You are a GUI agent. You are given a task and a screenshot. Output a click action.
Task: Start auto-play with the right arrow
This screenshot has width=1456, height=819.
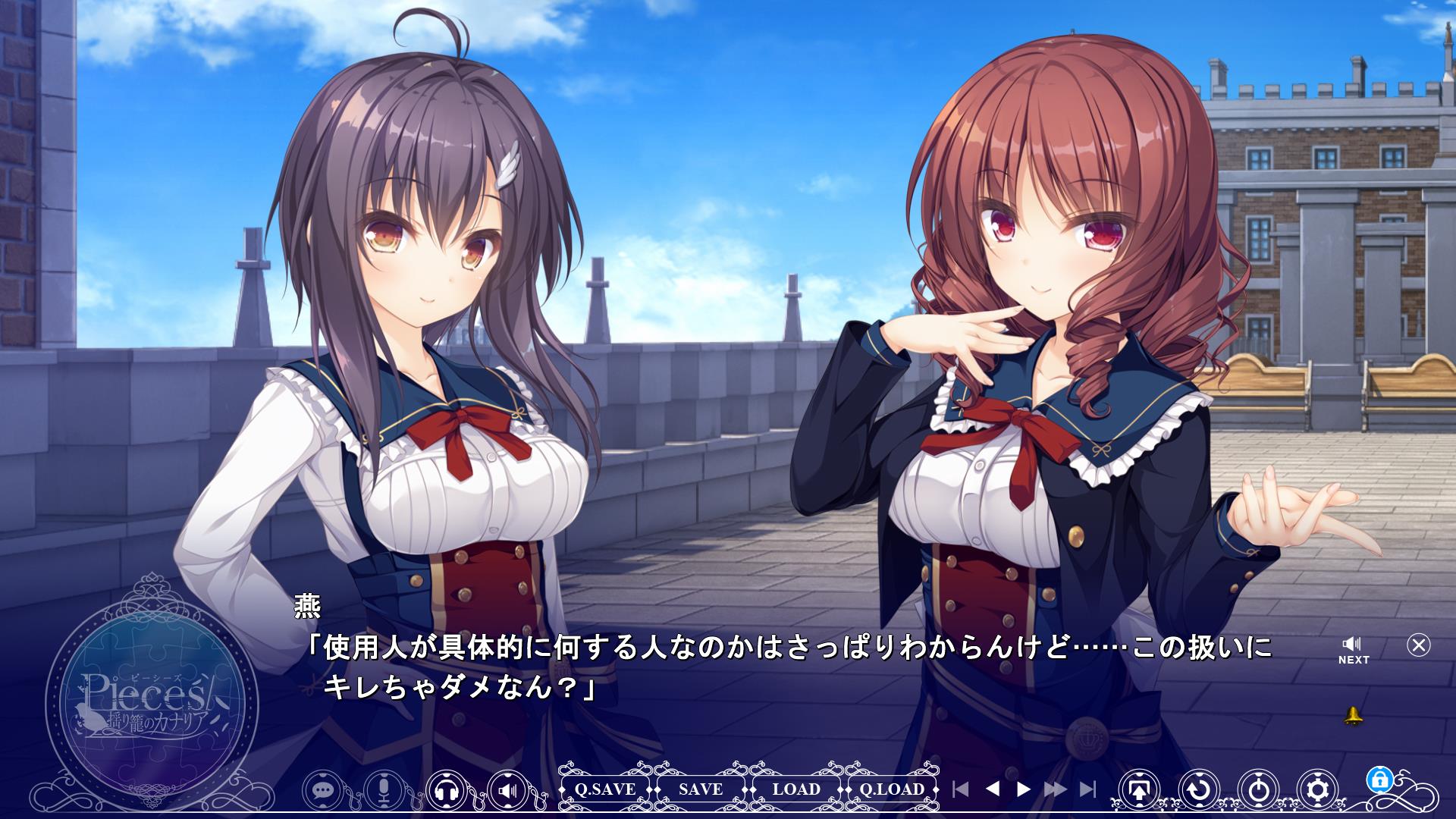1024,789
